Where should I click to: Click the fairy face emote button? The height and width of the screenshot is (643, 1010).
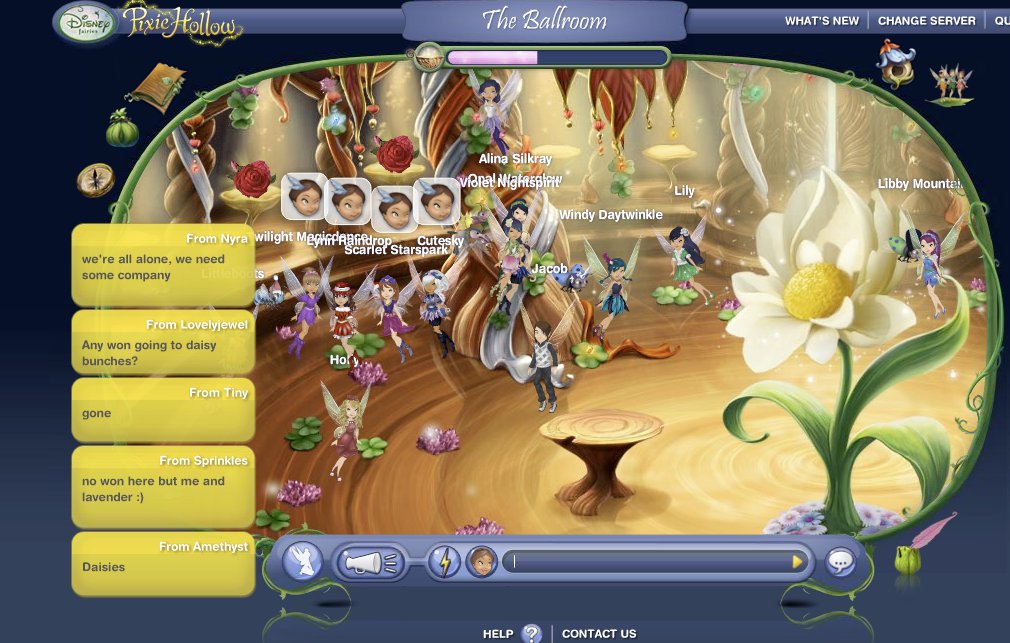(481, 562)
